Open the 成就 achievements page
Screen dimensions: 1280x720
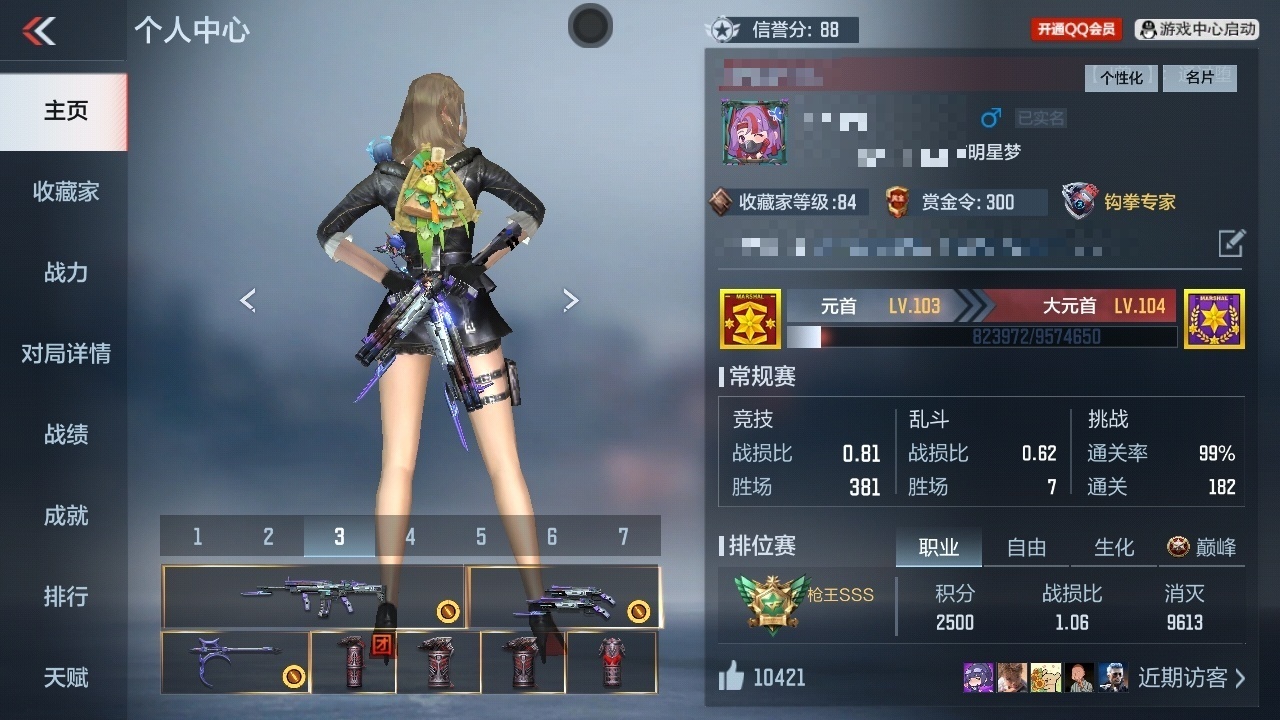pyautogui.click(x=65, y=515)
